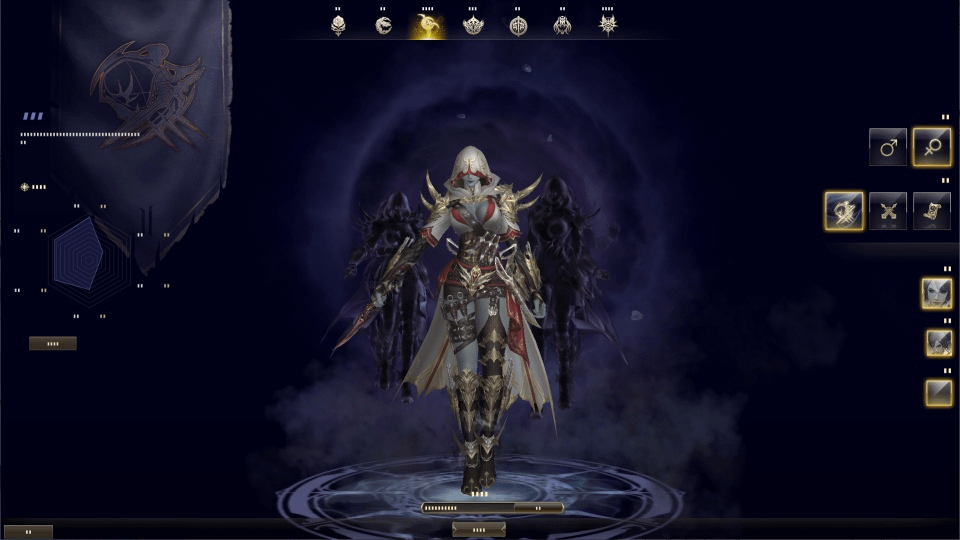Select the highlighted glowing blade class icon
The image size is (960, 540).
(844, 211)
